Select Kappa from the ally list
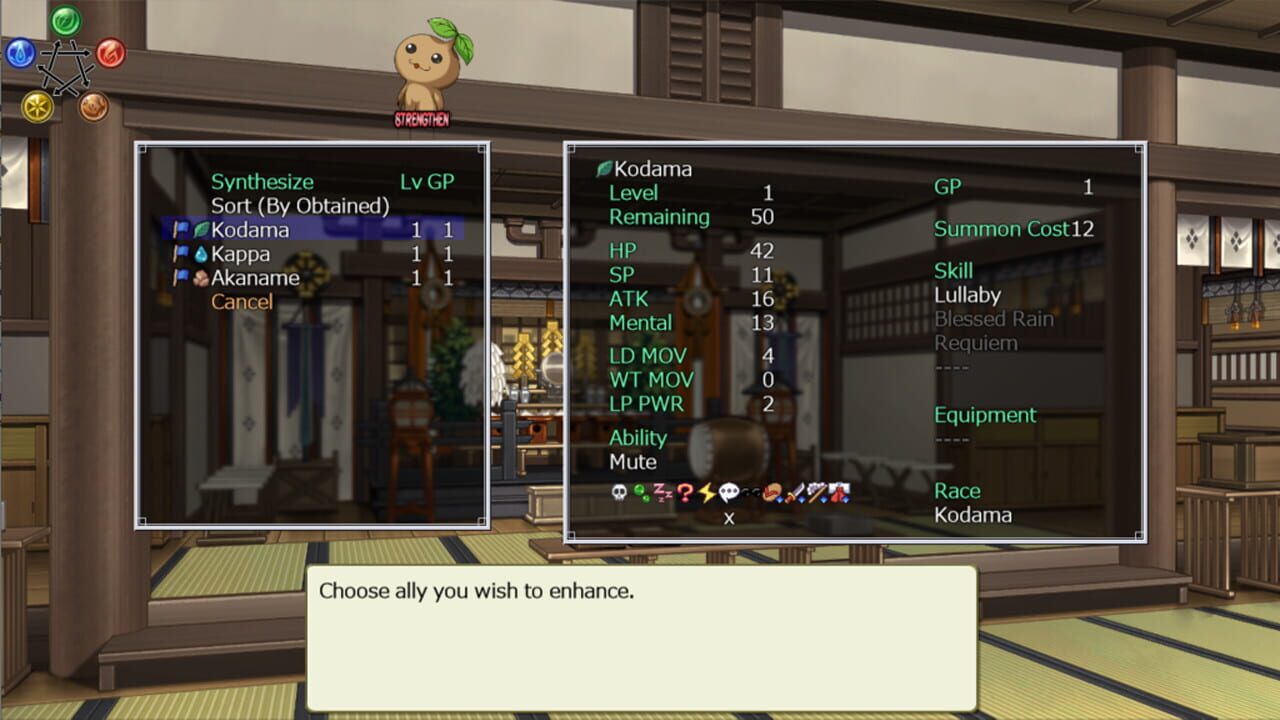The width and height of the screenshot is (1280, 720). coord(243,254)
